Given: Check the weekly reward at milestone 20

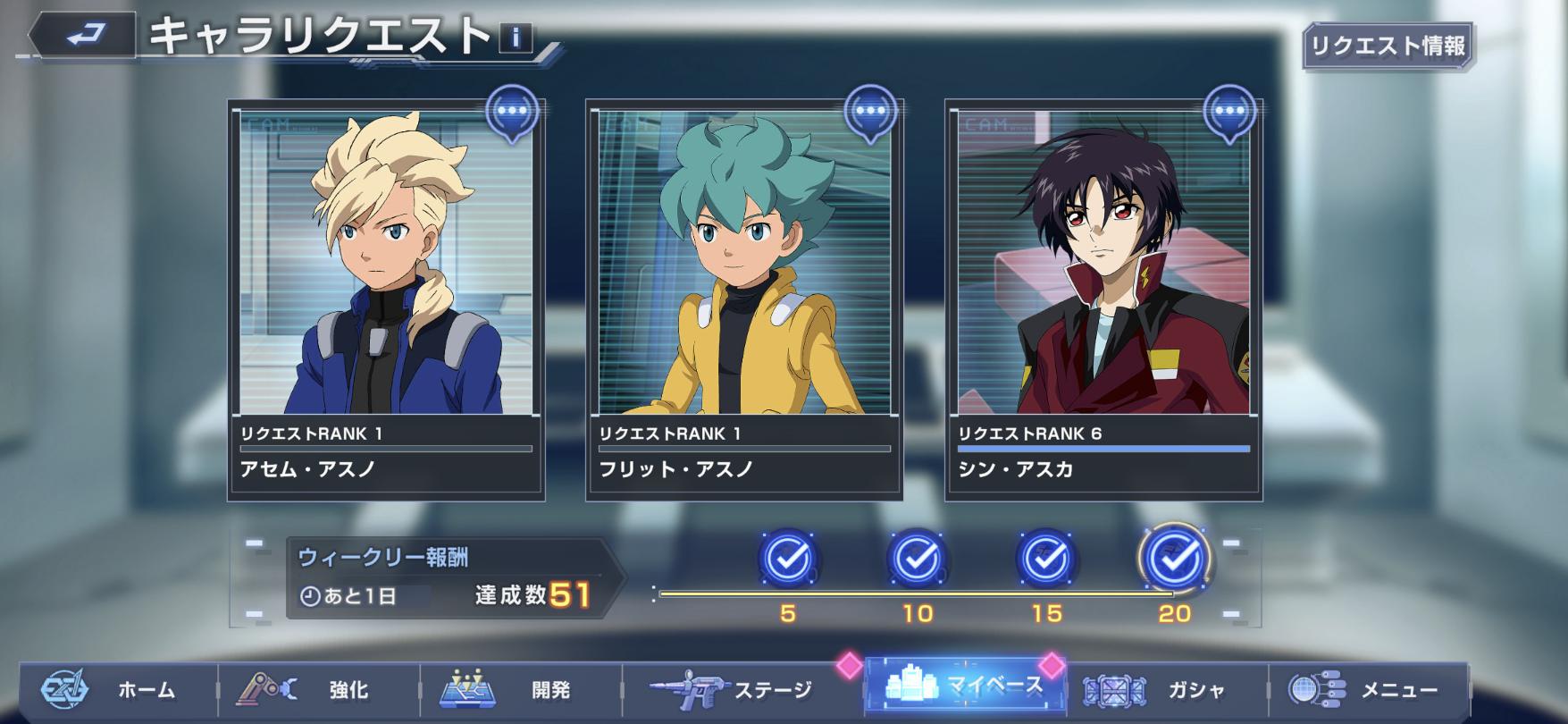Looking at the screenshot, I should [x=1174, y=559].
